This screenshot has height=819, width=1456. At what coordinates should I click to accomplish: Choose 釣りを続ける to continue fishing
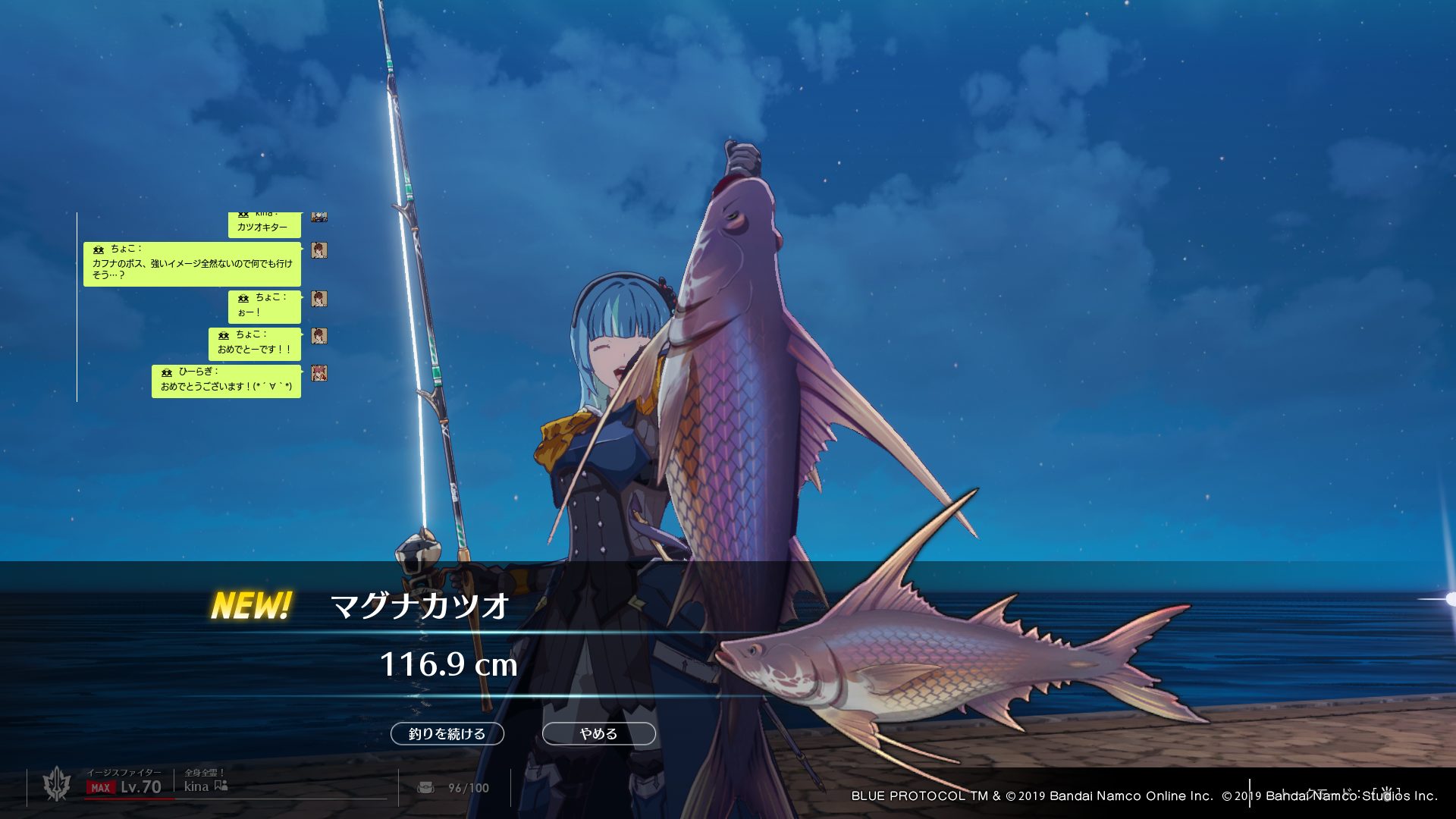click(x=447, y=733)
